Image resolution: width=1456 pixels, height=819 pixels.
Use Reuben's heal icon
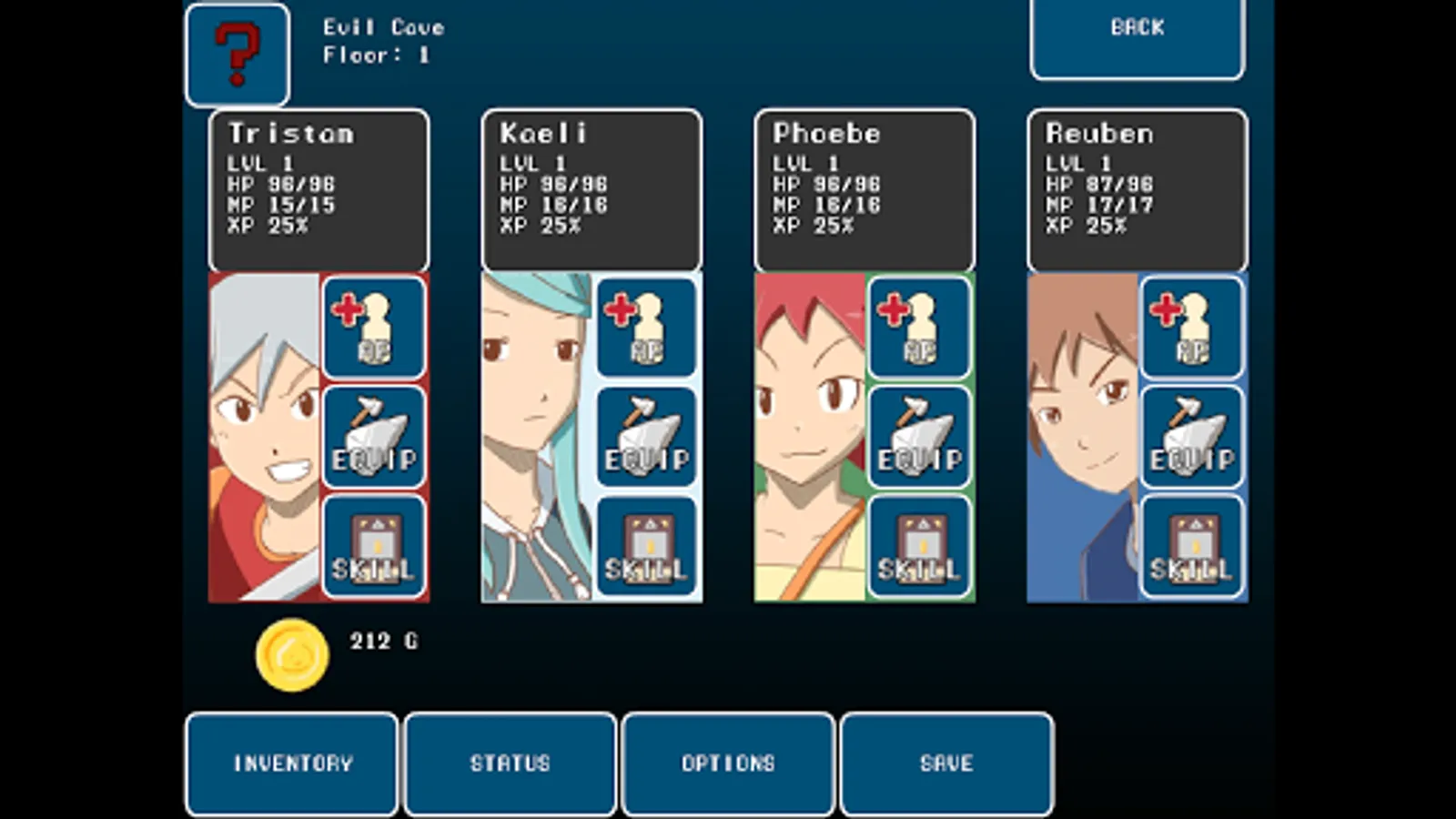pyautogui.click(x=1191, y=329)
